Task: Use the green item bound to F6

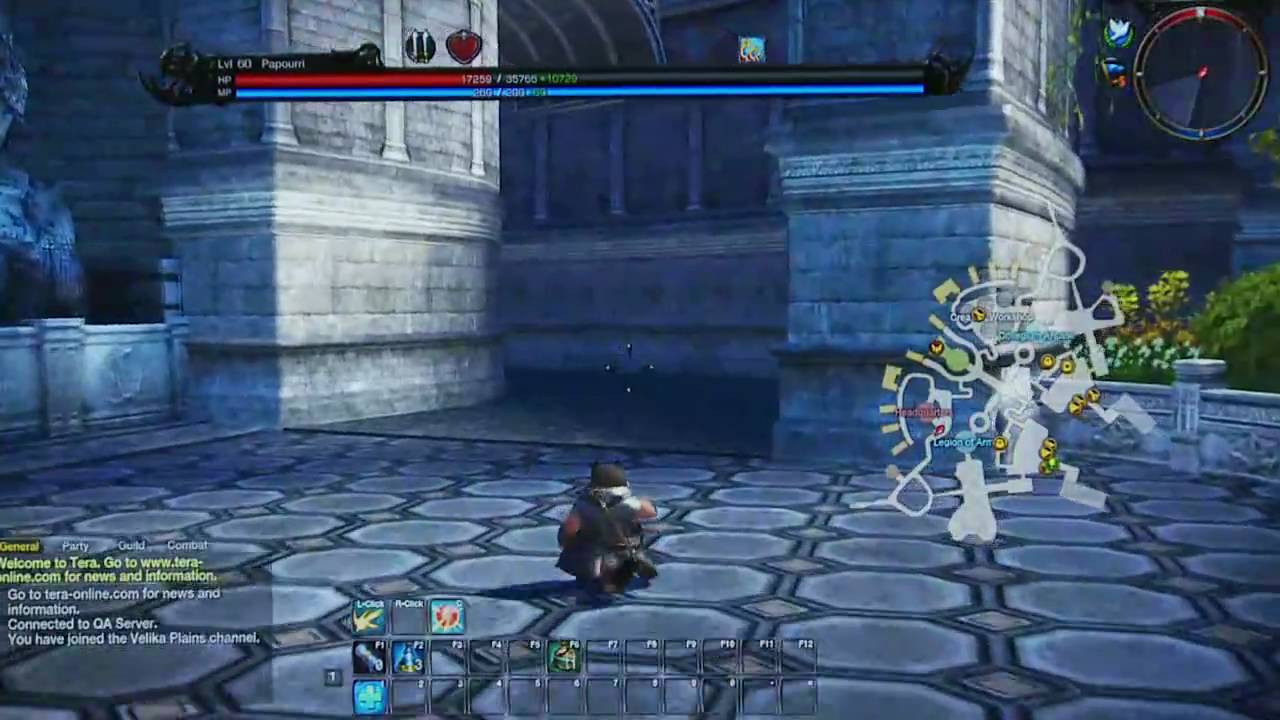Action: 565,660
